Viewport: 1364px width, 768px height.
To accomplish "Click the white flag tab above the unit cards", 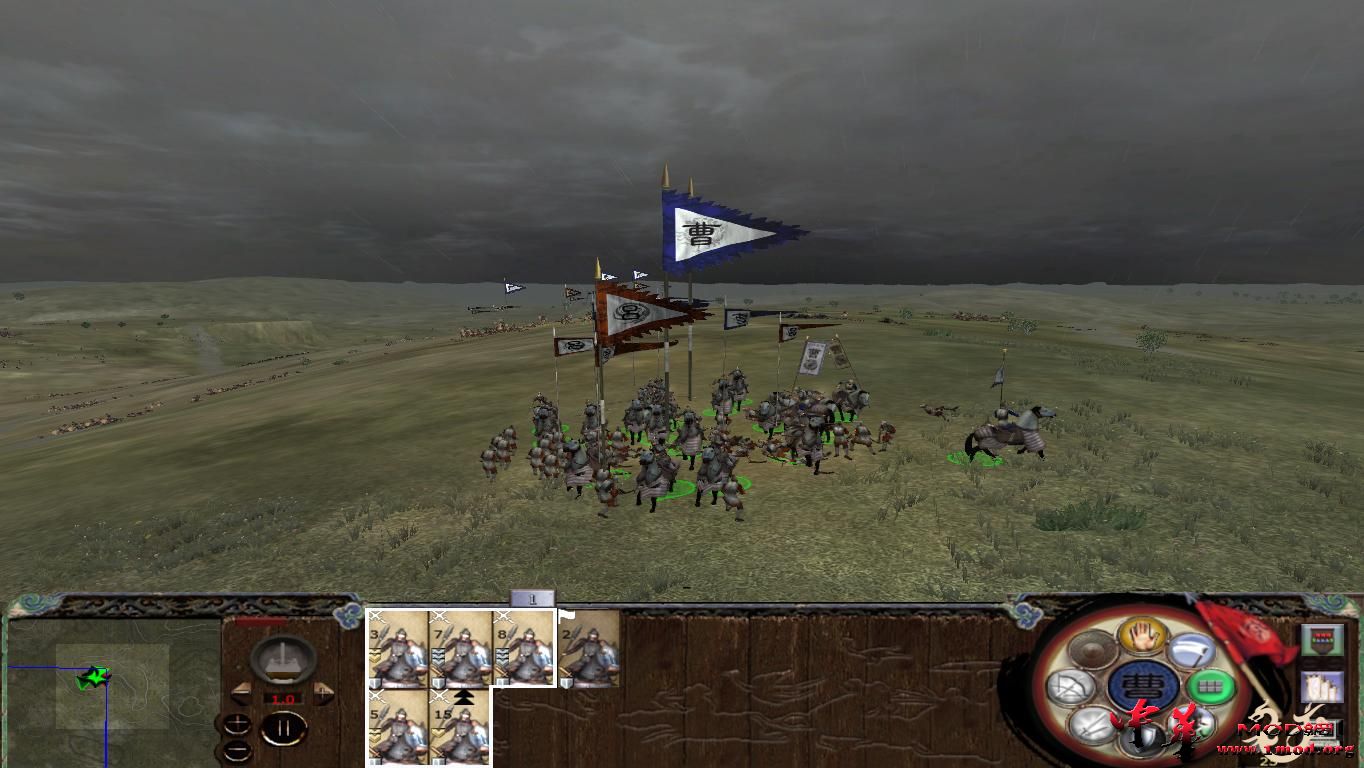I will tap(567, 615).
